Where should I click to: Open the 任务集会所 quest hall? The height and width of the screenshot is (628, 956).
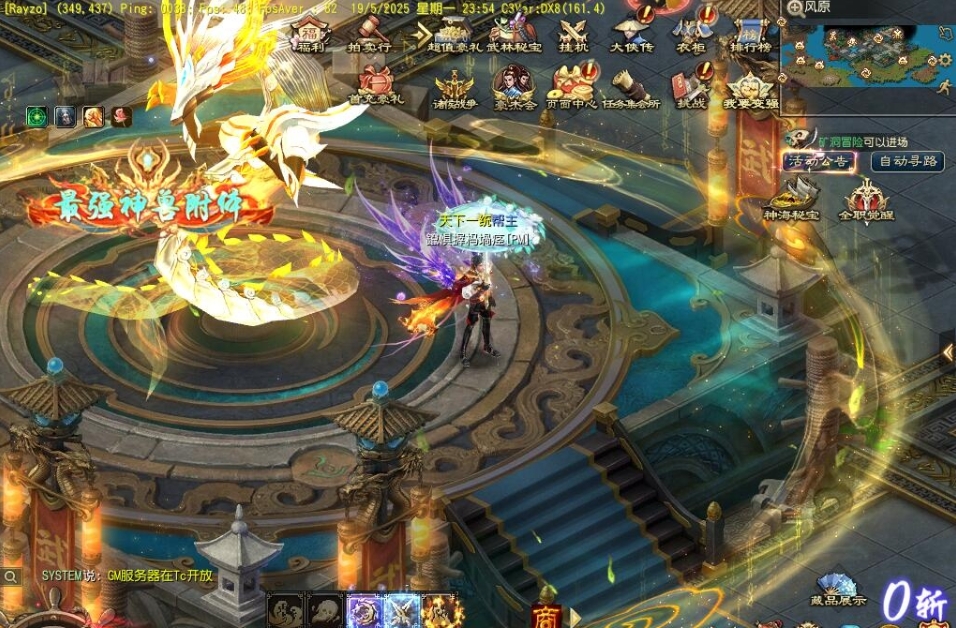[632, 88]
